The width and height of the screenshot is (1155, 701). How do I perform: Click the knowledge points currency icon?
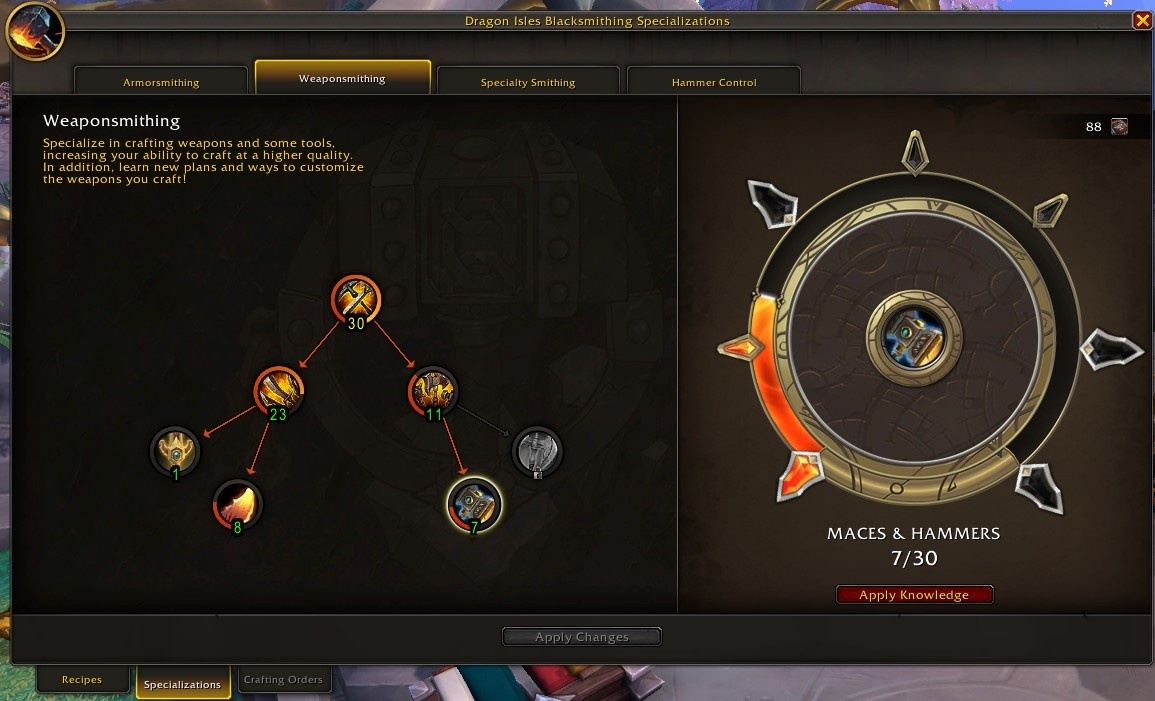(x=1119, y=127)
